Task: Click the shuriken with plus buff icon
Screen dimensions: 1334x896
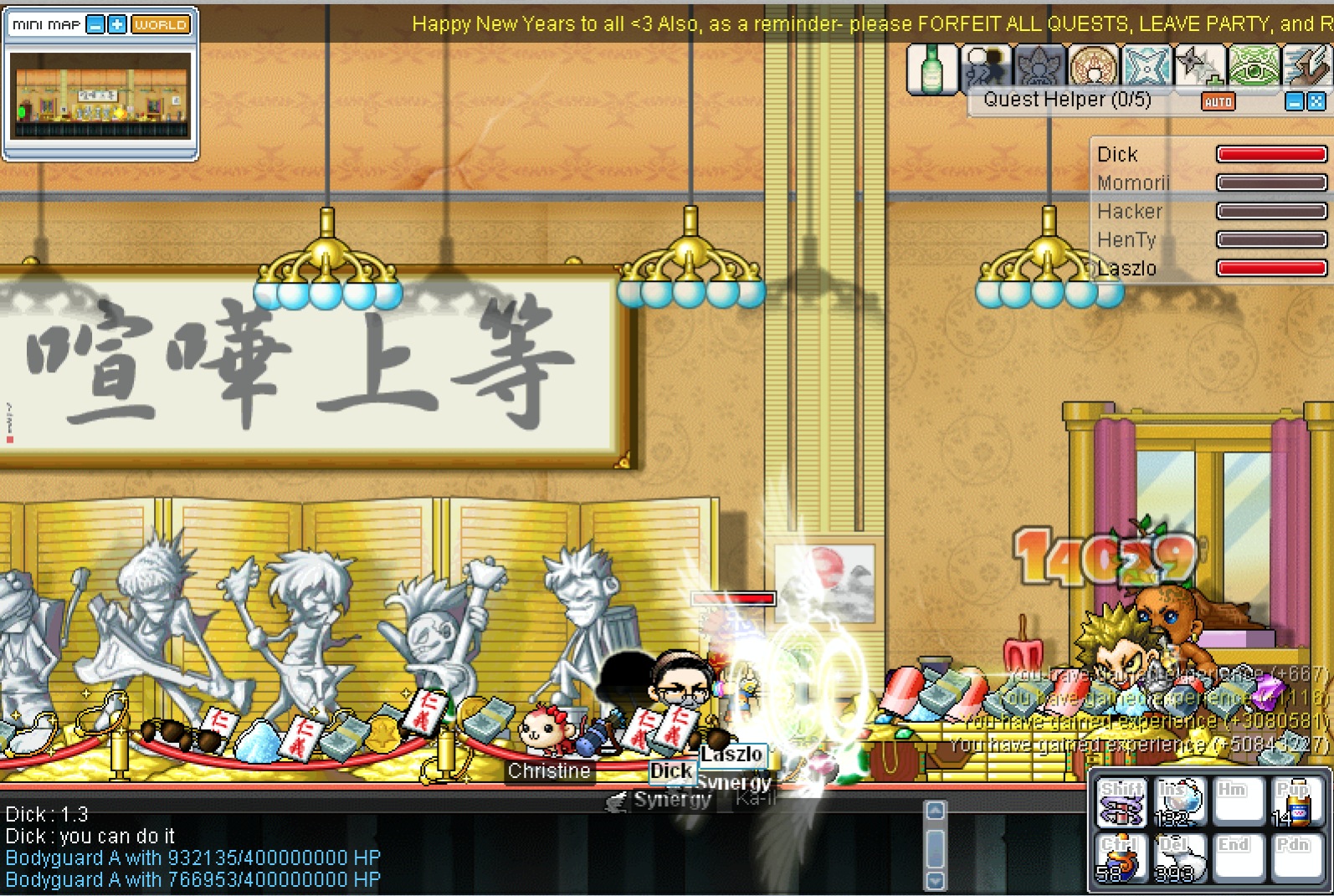Action: [1198, 68]
